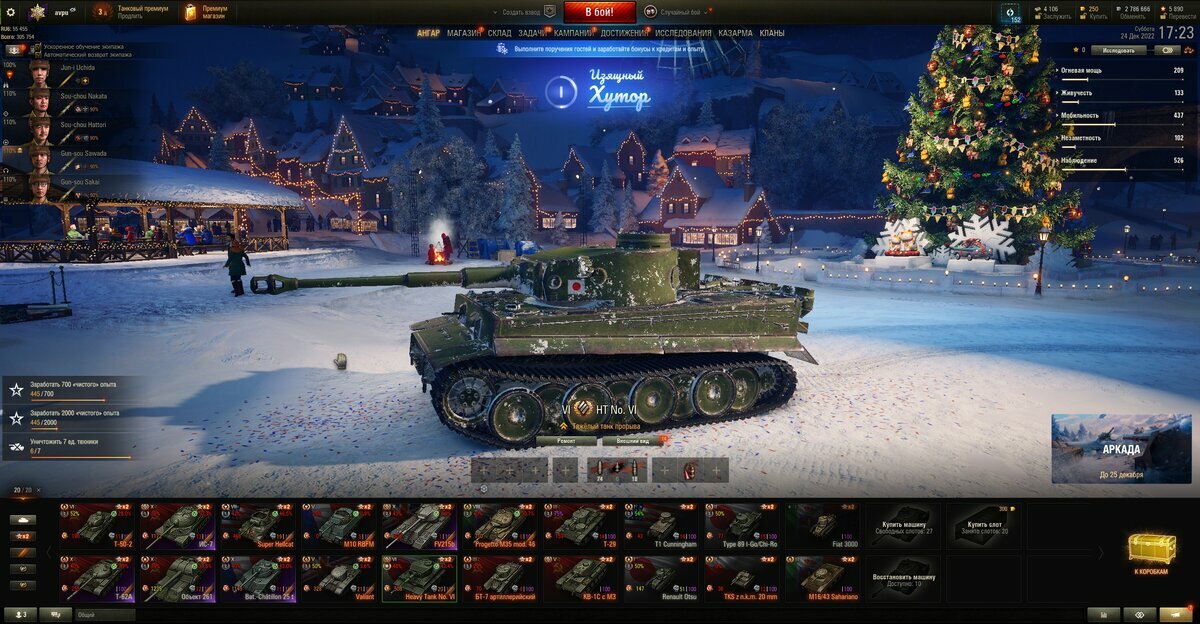This screenshot has width=1200, height=624.
Task: Open the Внешний вид customization
Action: pos(633,440)
